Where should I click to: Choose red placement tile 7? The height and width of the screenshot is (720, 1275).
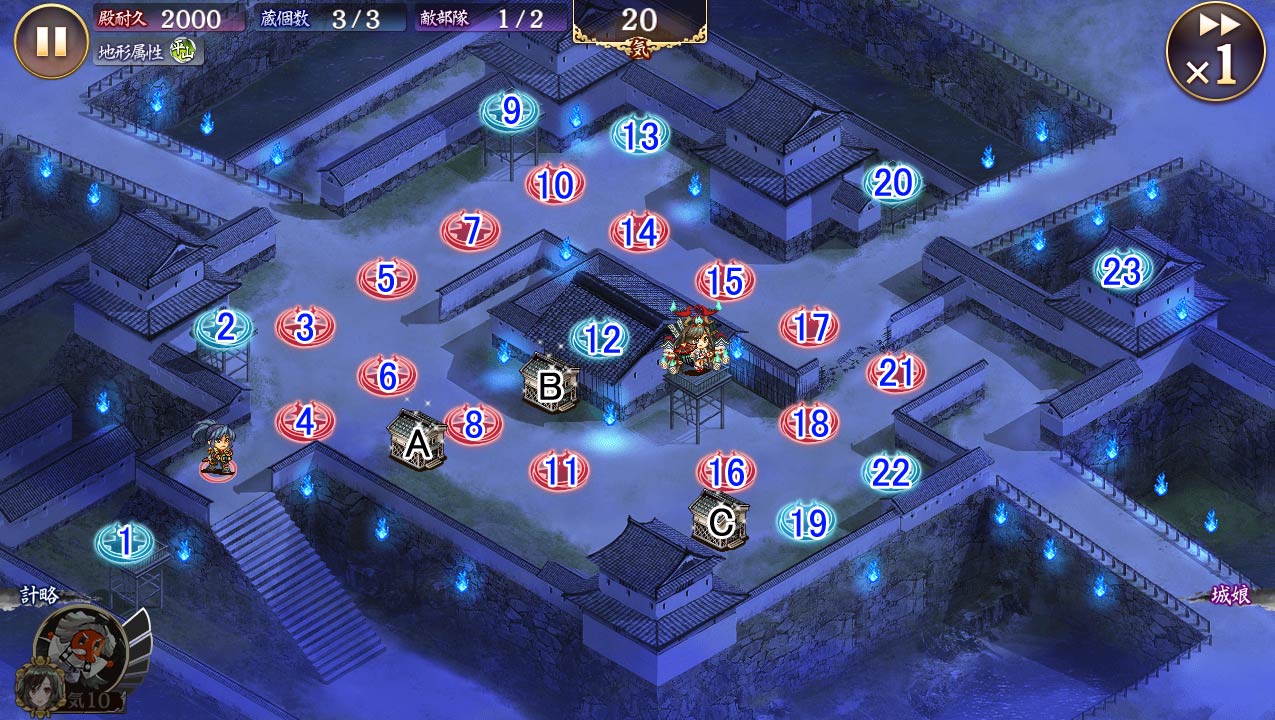pyautogui.click(x=471, y=231)
